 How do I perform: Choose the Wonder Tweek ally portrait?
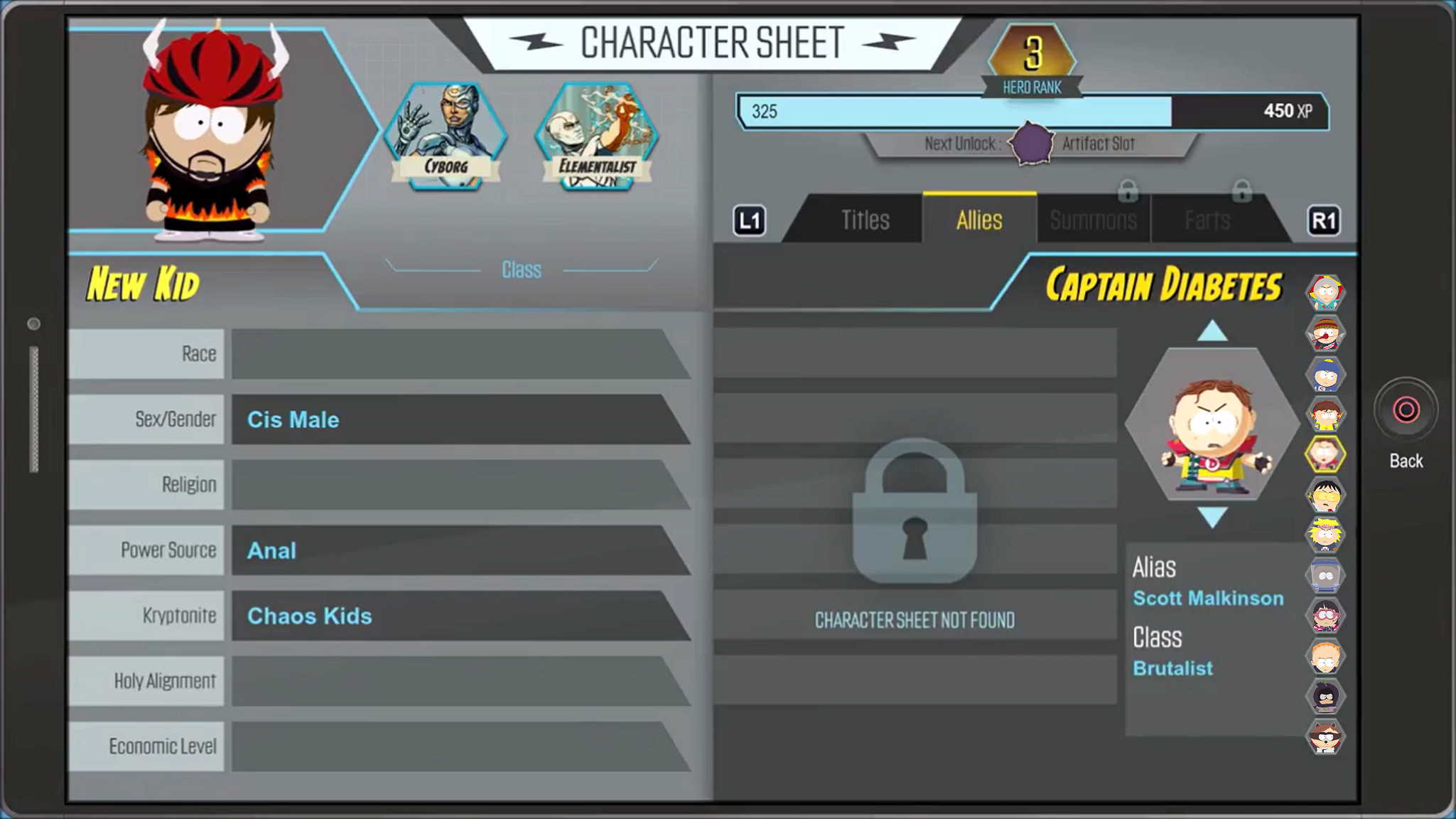coord(1325,535)
